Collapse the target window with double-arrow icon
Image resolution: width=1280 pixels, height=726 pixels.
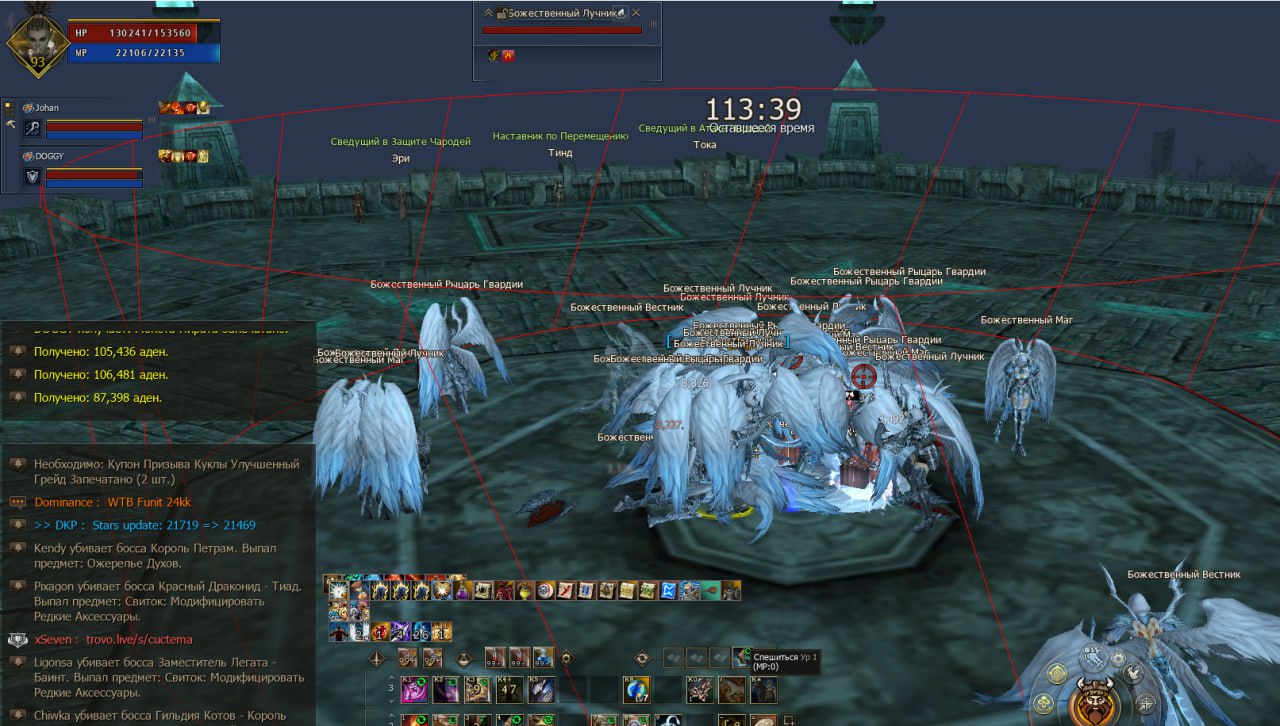tap(489, 13)
